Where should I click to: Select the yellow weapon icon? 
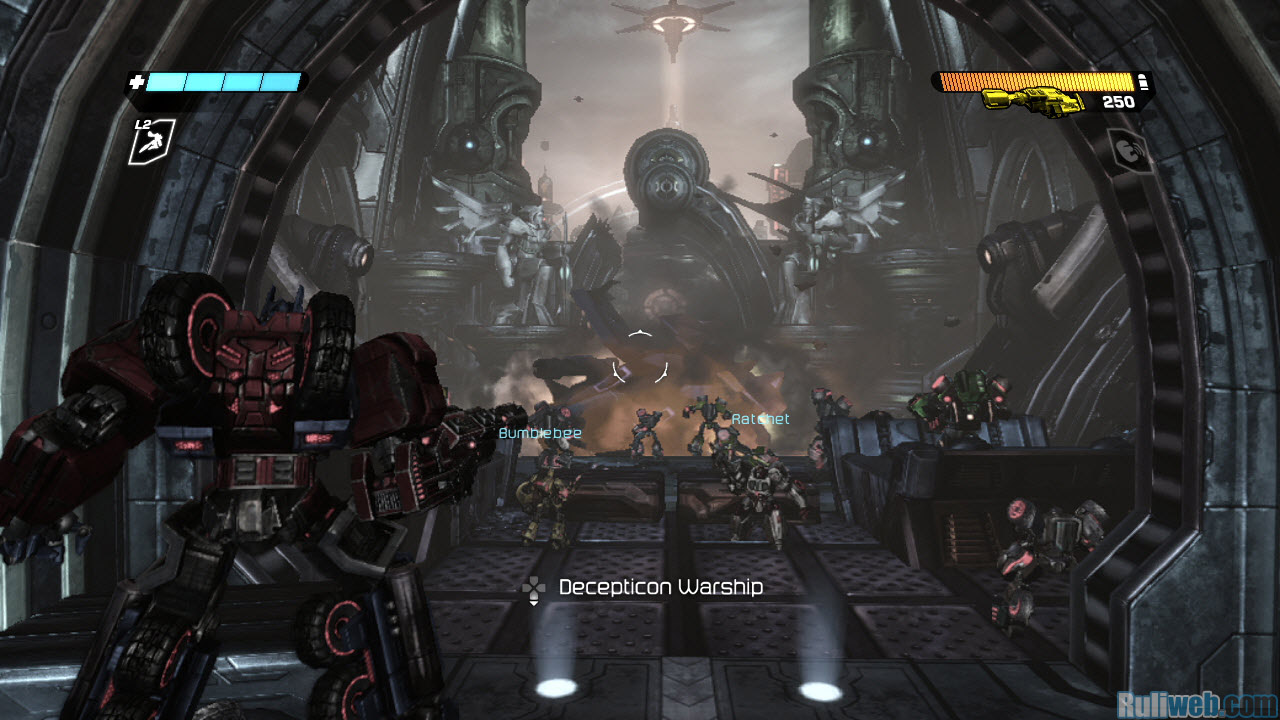click(x=1033, y=100)
